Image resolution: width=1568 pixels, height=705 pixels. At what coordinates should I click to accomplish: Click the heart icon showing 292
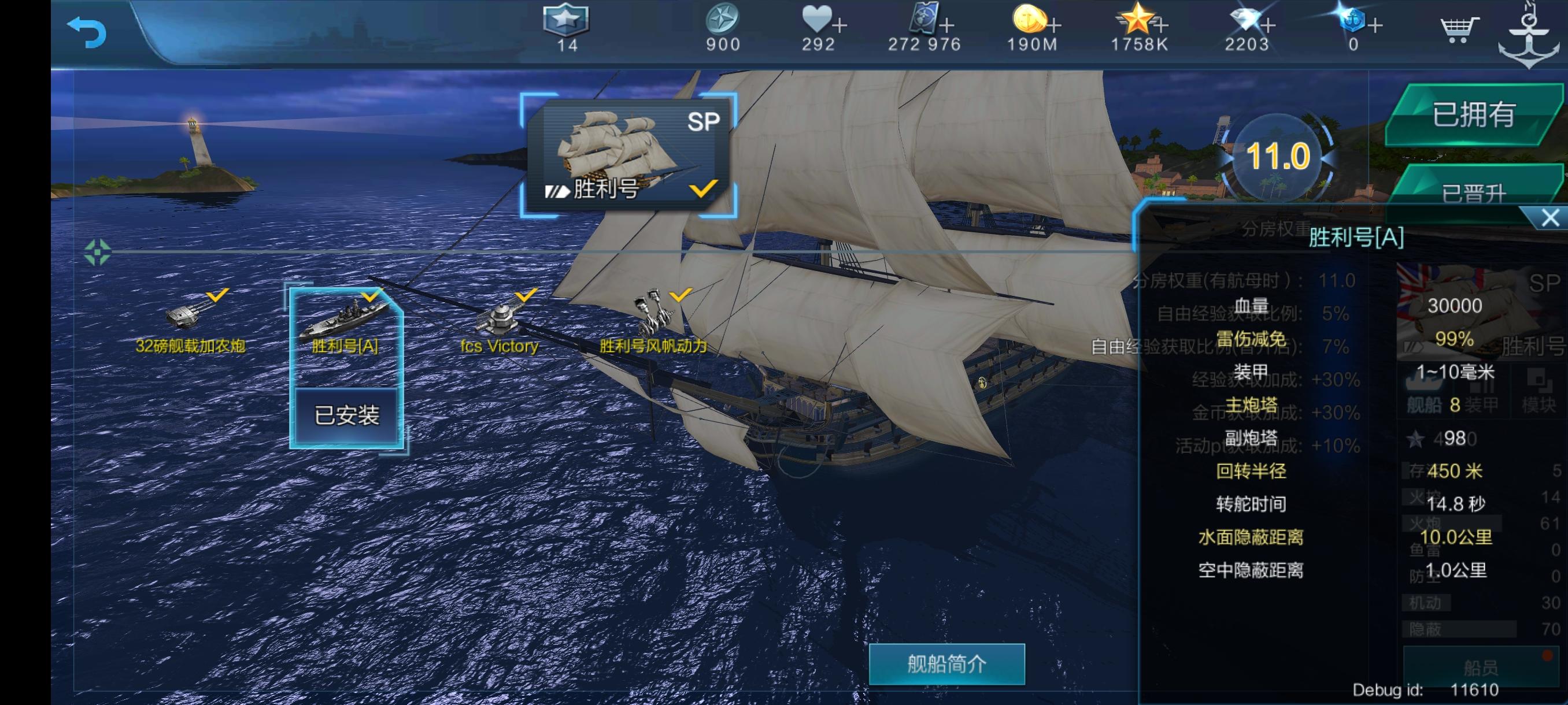point(819,21)
